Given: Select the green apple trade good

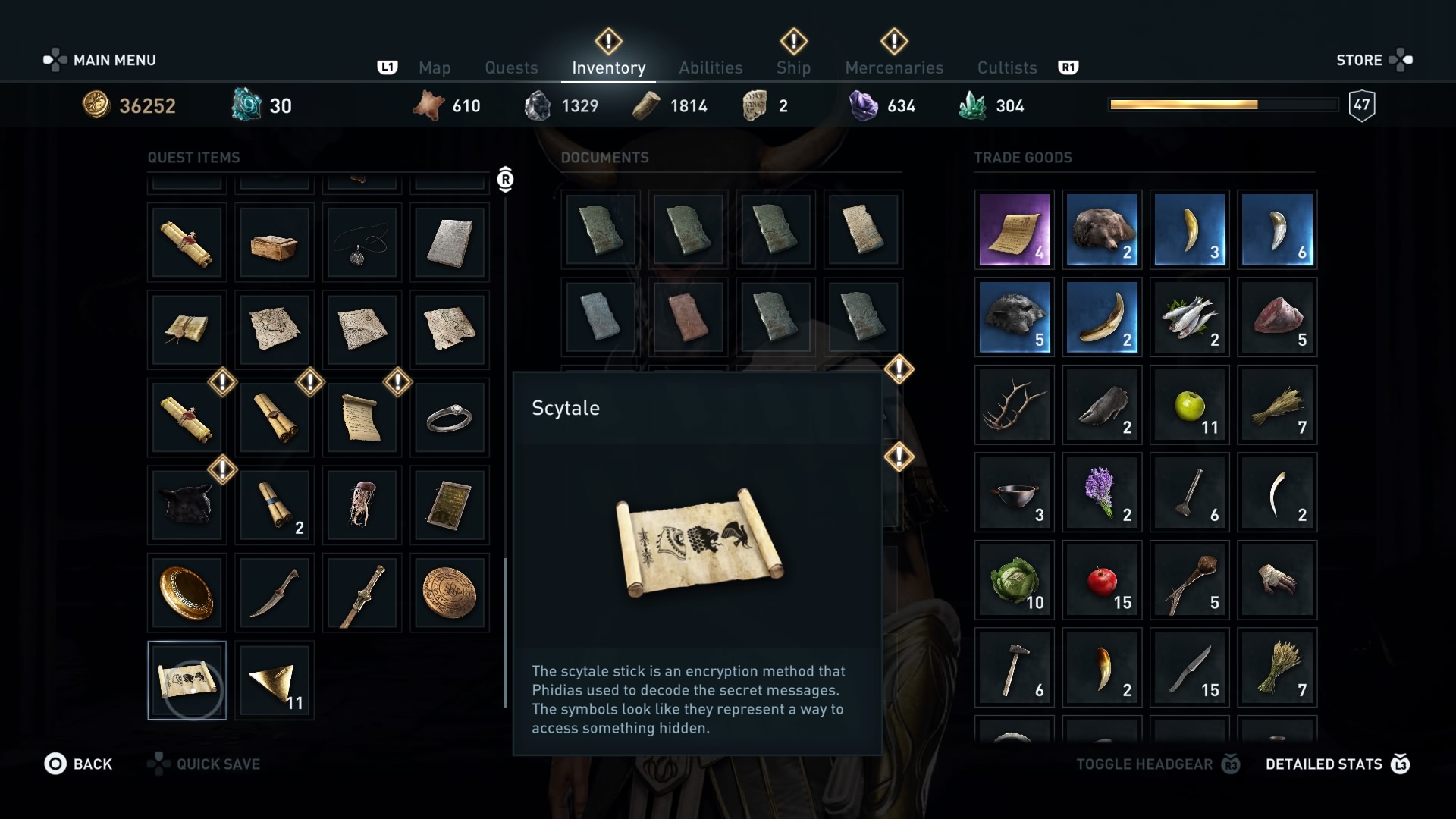Looking at the screenshot, I should (1189, 405).
